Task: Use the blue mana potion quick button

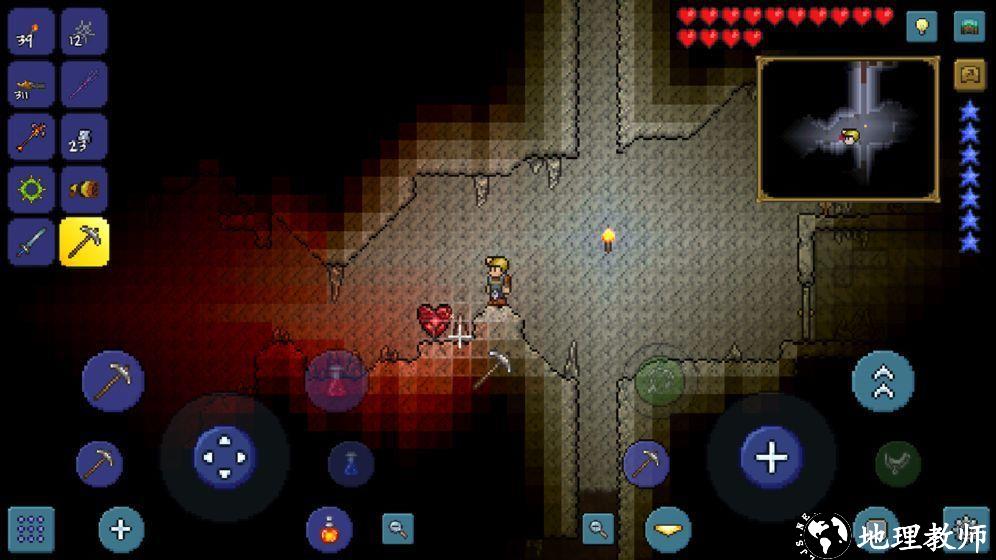Action: 351,464
